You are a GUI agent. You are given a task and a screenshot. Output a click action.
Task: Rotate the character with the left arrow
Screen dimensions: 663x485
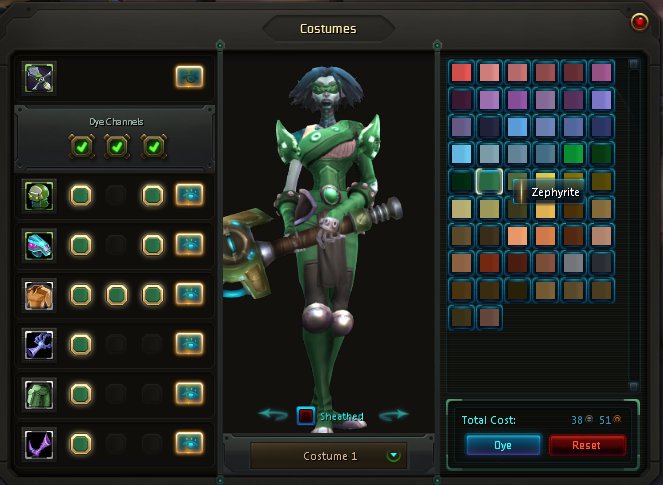coord(273,414)
